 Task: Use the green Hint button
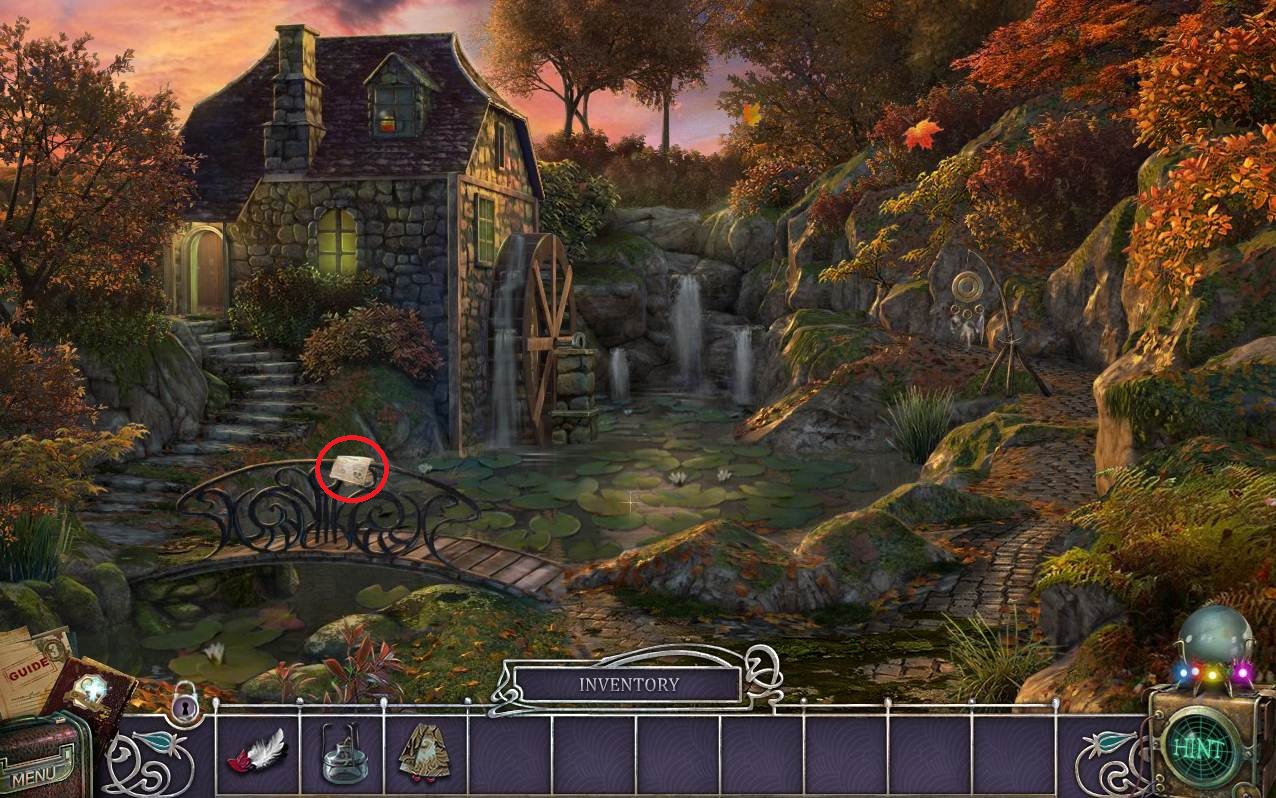(1198, 748)
